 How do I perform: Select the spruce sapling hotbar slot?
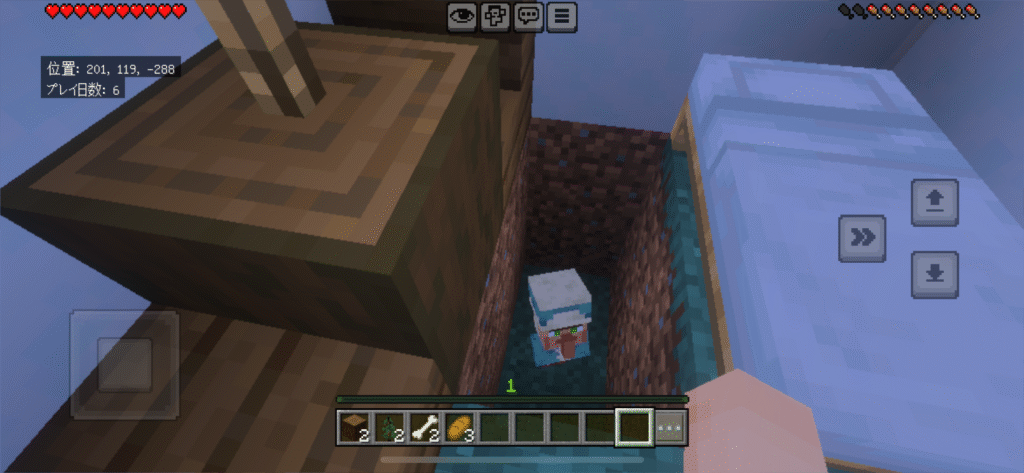(x=391, y=427)
